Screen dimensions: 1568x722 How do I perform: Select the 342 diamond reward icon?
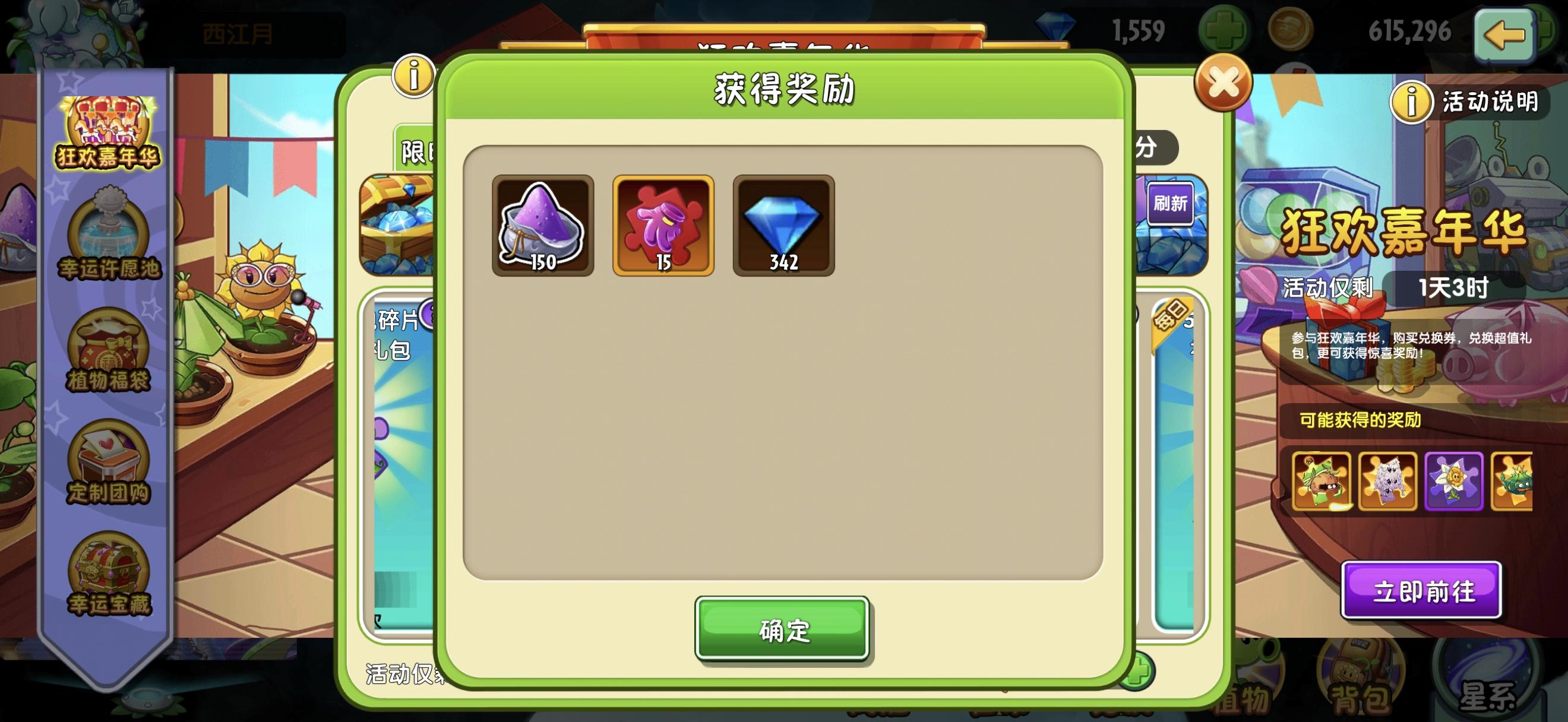pos(782,225)
